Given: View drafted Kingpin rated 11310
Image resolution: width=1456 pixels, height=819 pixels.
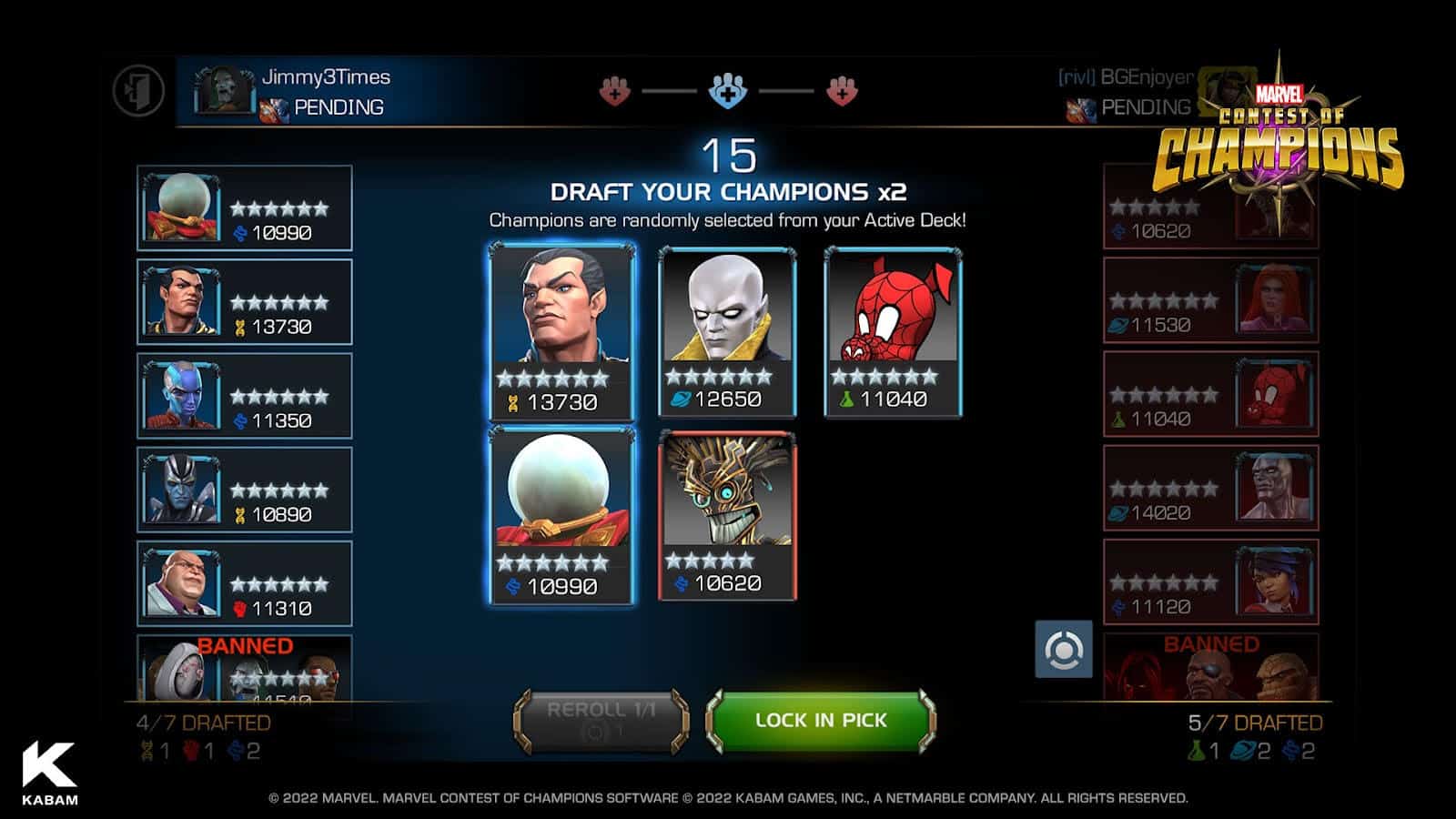Looking at the screenshot, I should pyautogui.click(x=244, y=583).
